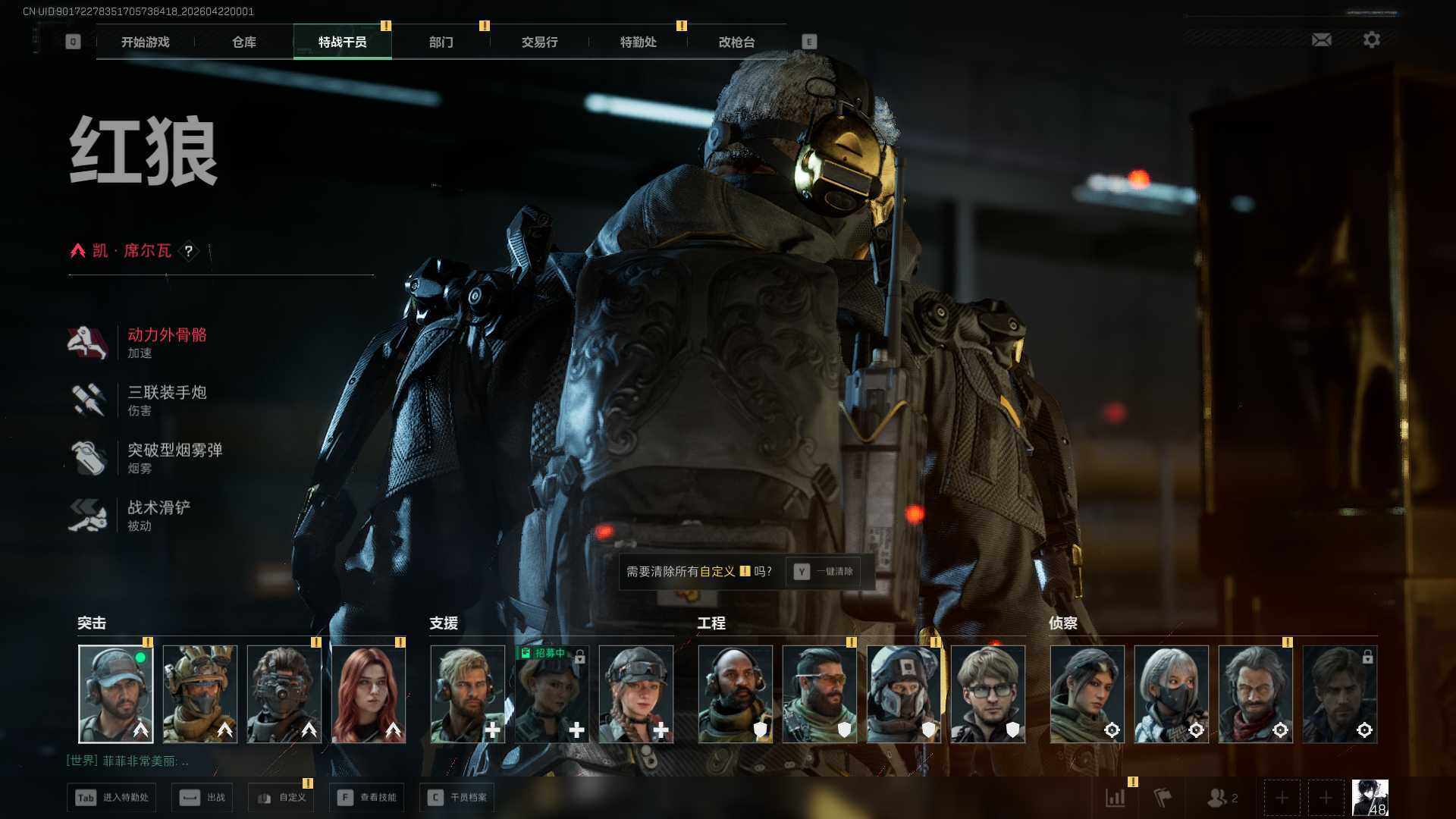
Task: Choose the glasses-wearing engineer operator portrait
Action: (x=988, y=693)
